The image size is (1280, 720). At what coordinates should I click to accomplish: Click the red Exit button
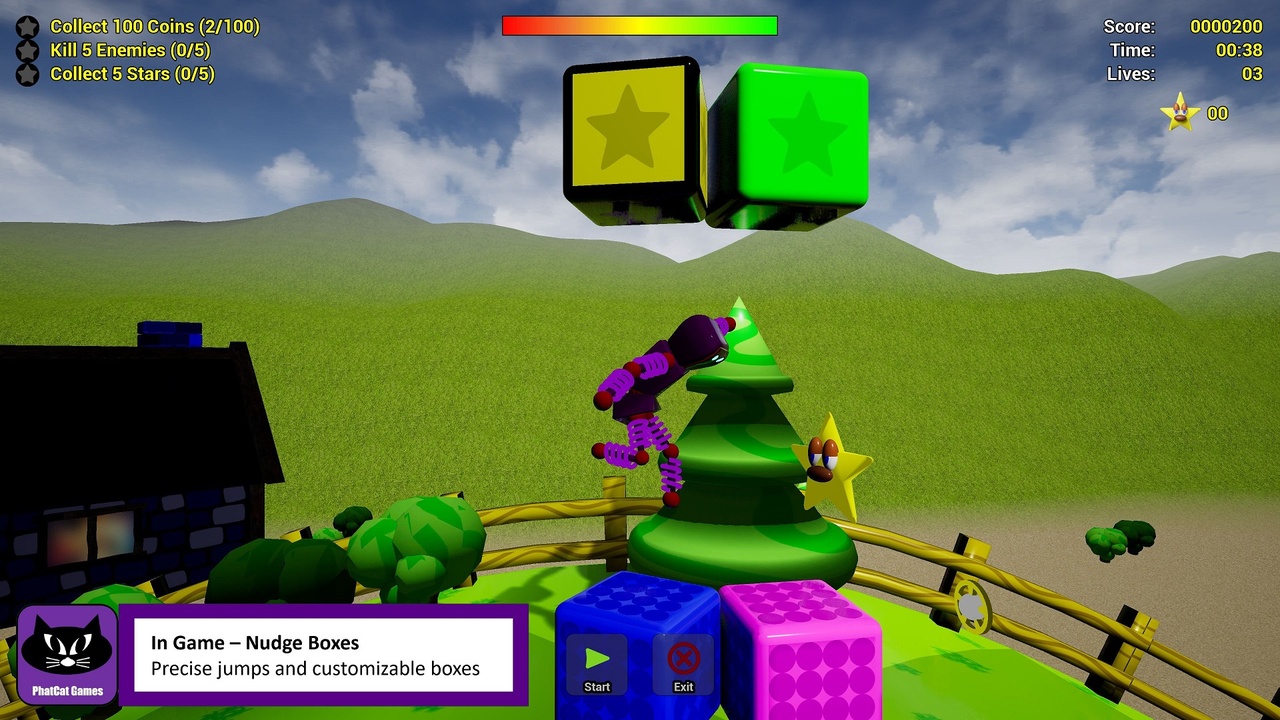[683, 662]
